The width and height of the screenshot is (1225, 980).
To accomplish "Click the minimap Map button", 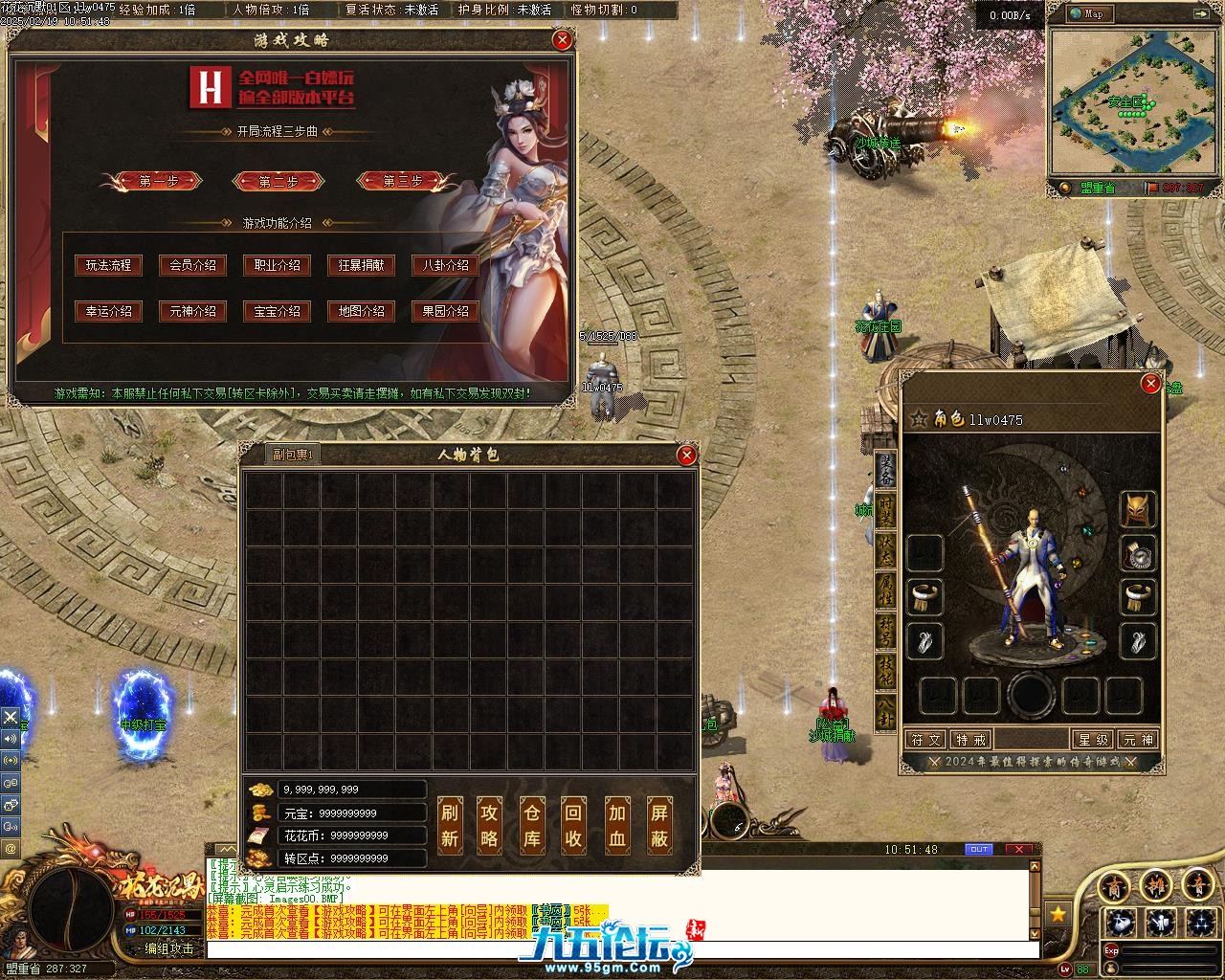I will pyautogui.click(x=1087, y=13).
